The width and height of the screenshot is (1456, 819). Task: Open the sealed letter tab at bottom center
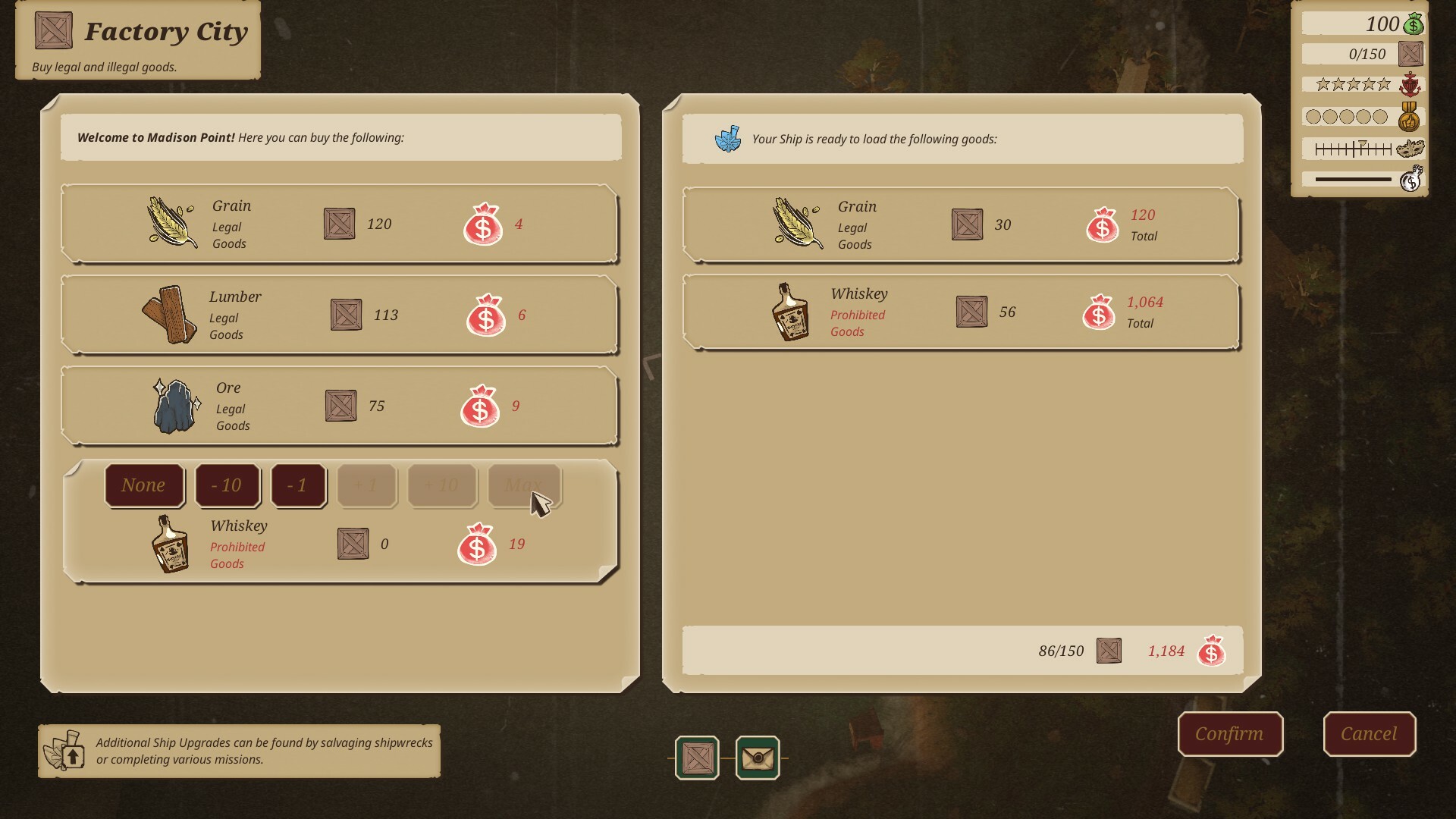757,756
